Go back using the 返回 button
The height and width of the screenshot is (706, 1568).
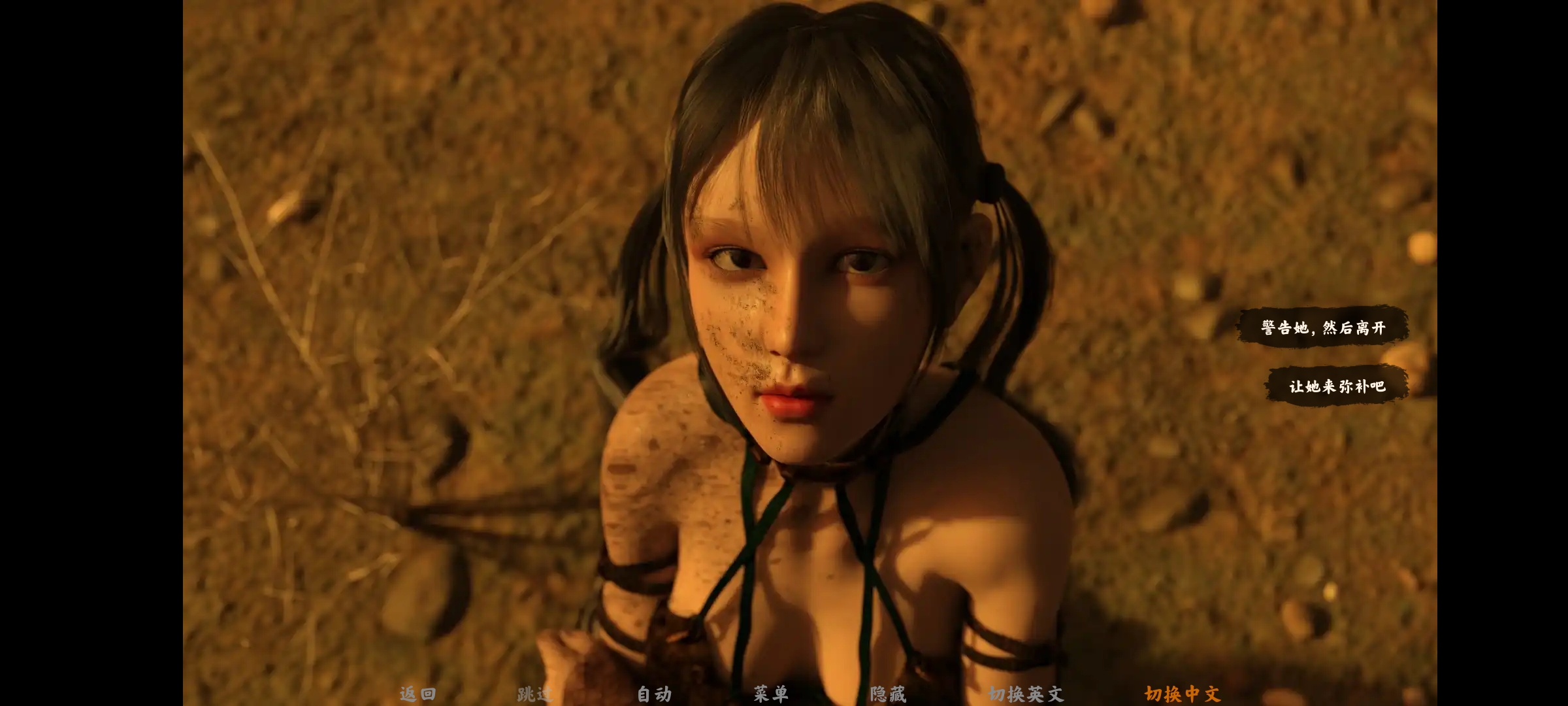417,694
